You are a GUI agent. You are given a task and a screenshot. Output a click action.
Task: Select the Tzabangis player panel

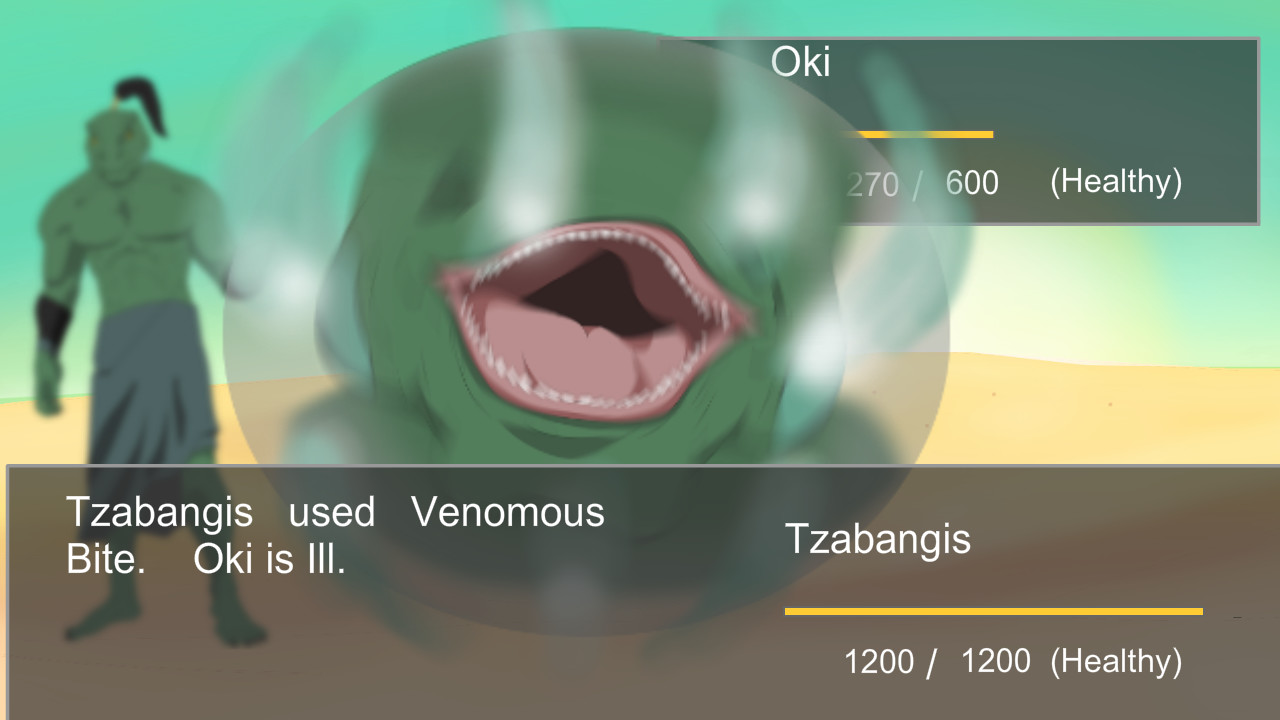point(990,590)
